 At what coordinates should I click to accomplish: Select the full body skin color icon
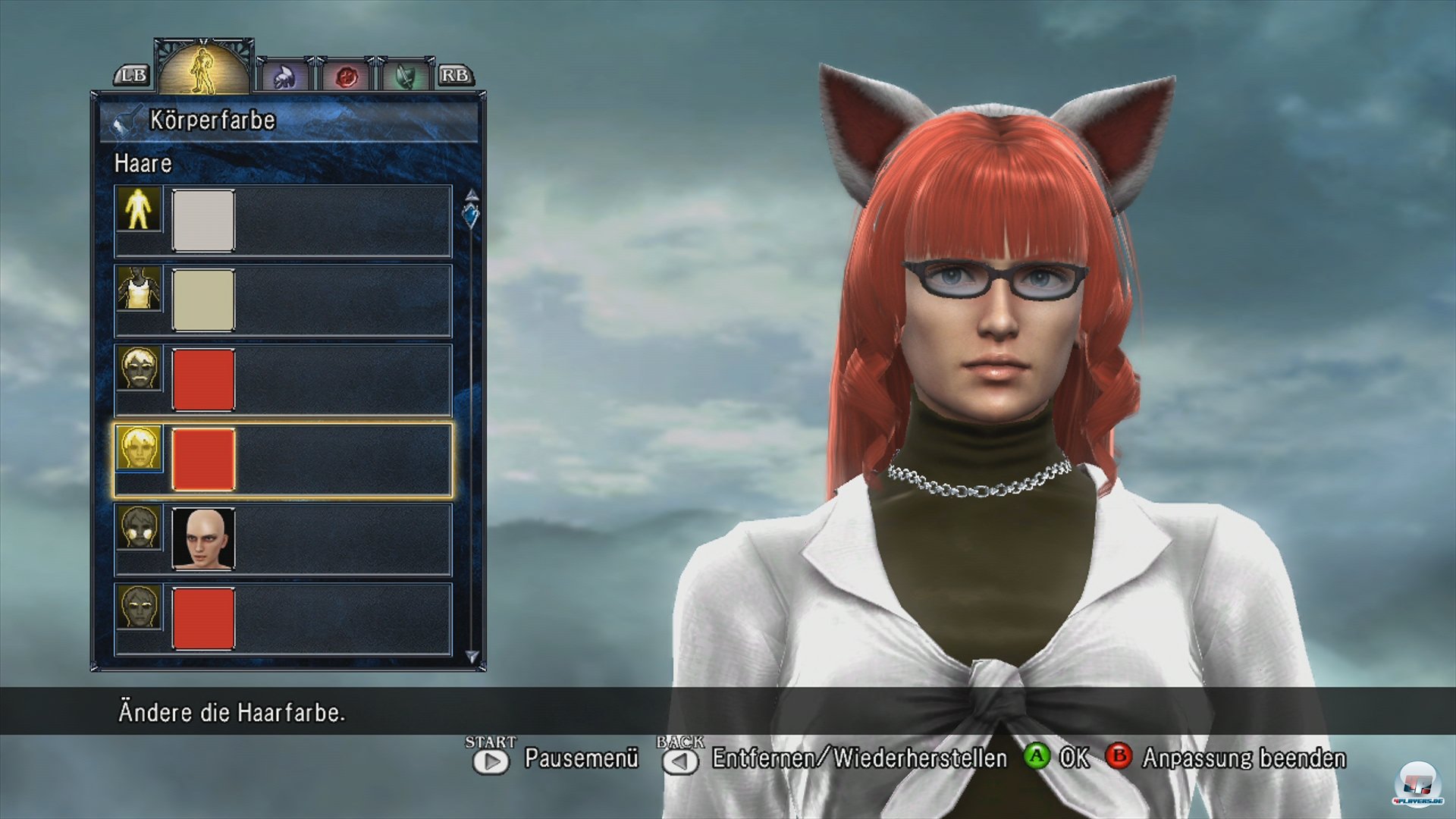pos(139,209)
